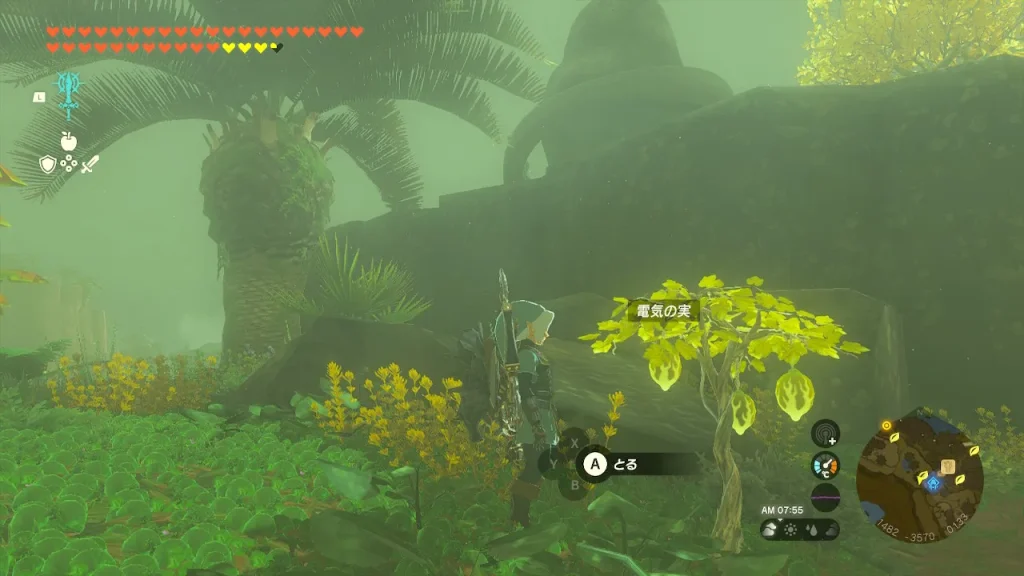Image resolution: width=1024 pixels, height=576 pixels.
Task: Click the noise meter circle
Action: pyautogui.click(x=825, y=497)
